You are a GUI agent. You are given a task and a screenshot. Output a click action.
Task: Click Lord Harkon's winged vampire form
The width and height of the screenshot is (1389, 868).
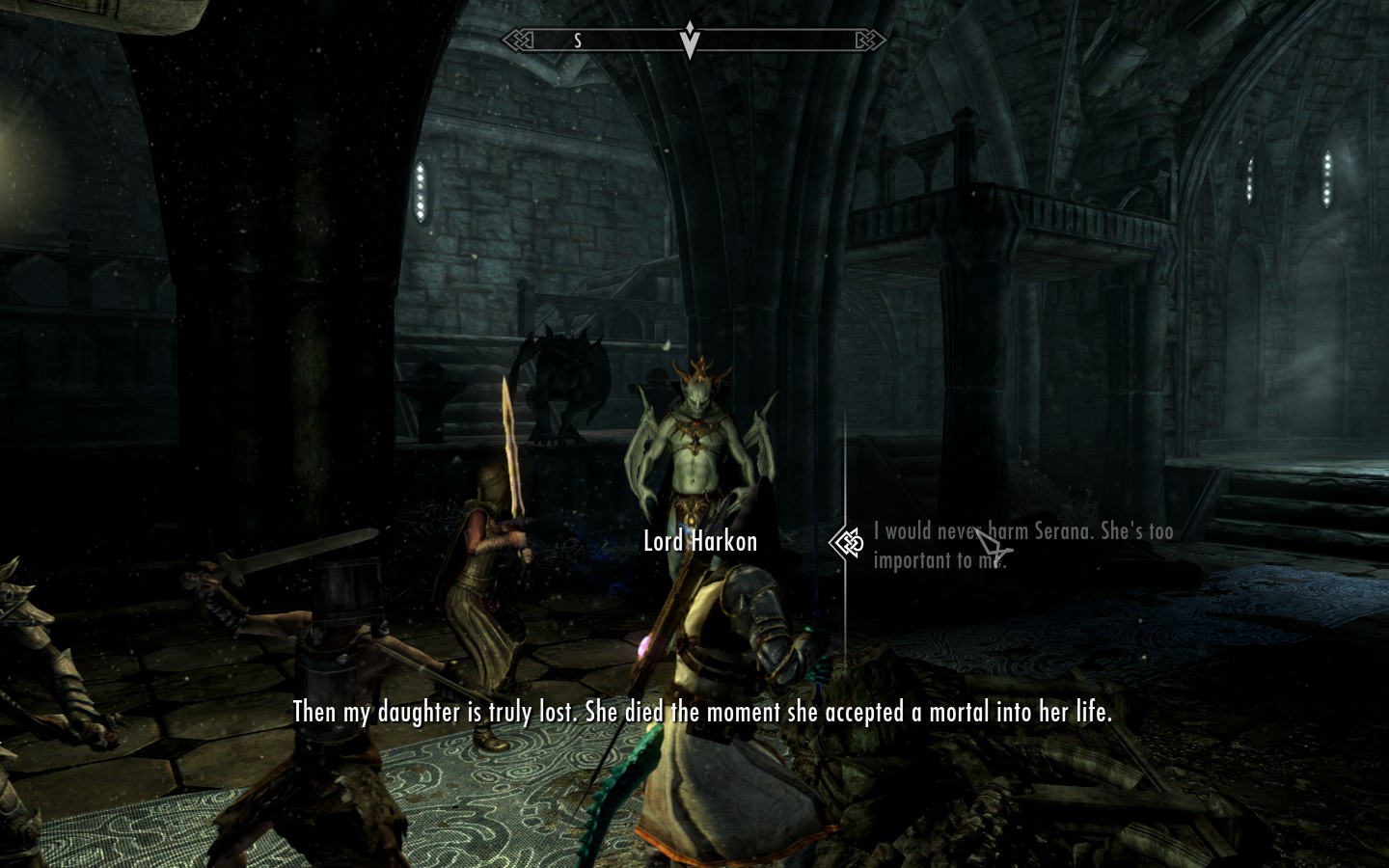(x=696, y=453)
